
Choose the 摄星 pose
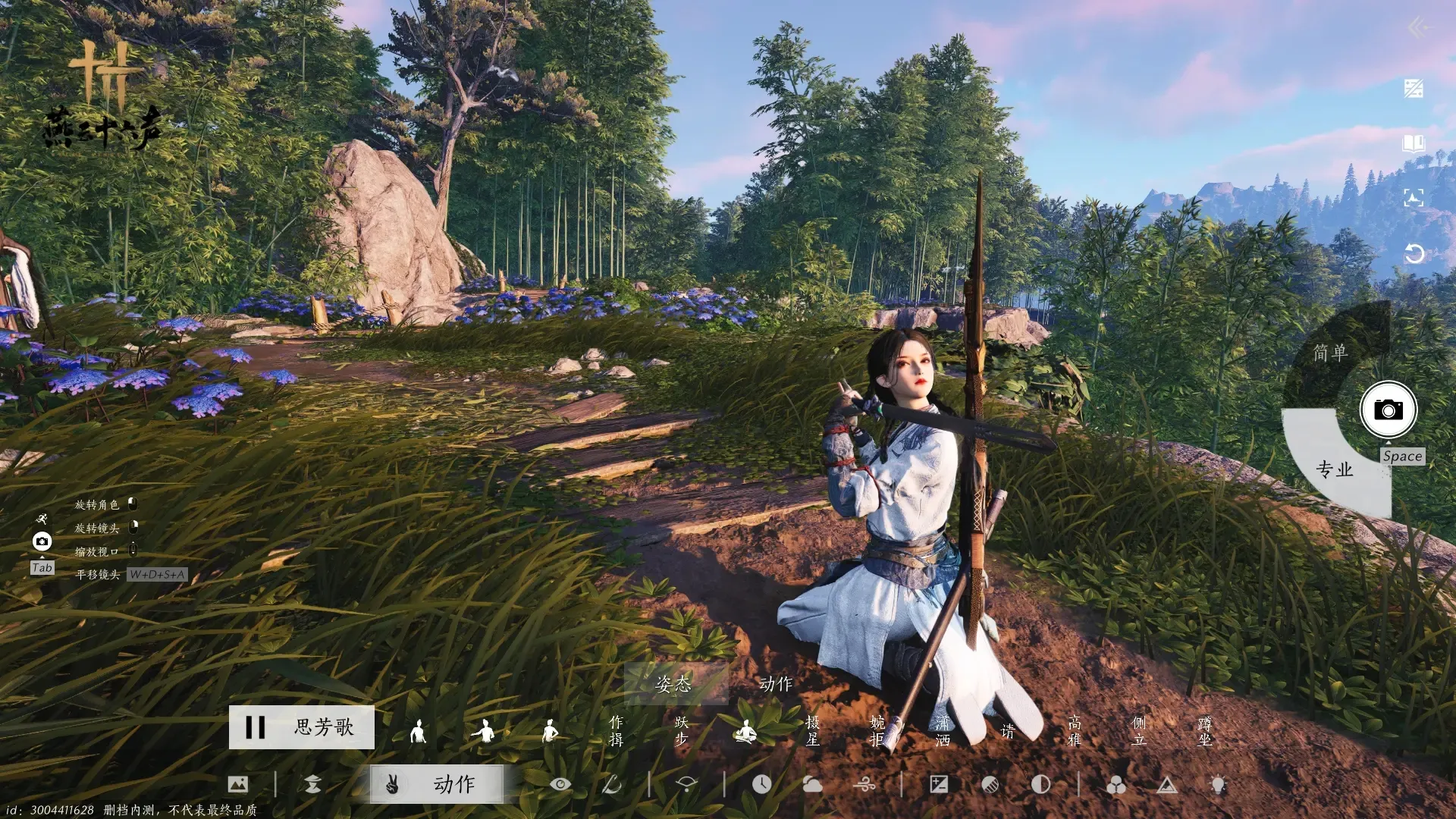click(812, 731)
